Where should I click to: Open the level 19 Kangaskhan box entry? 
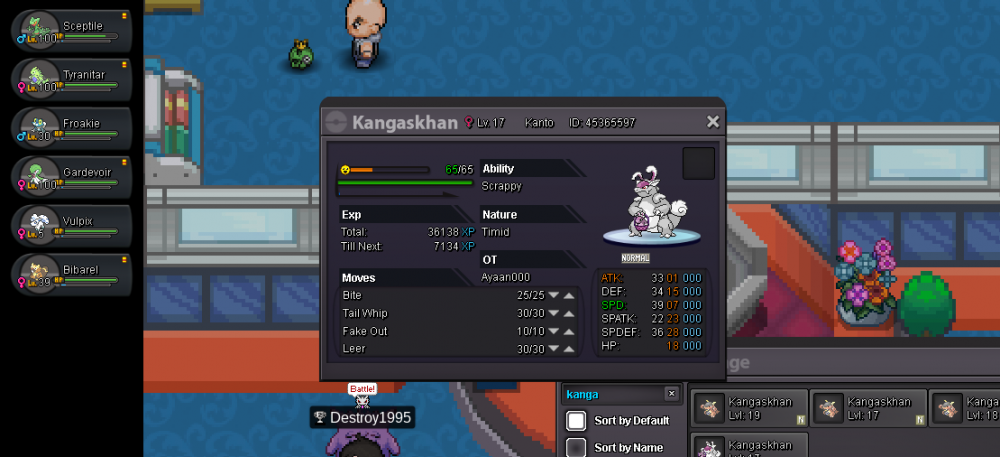tap(749, 407)
